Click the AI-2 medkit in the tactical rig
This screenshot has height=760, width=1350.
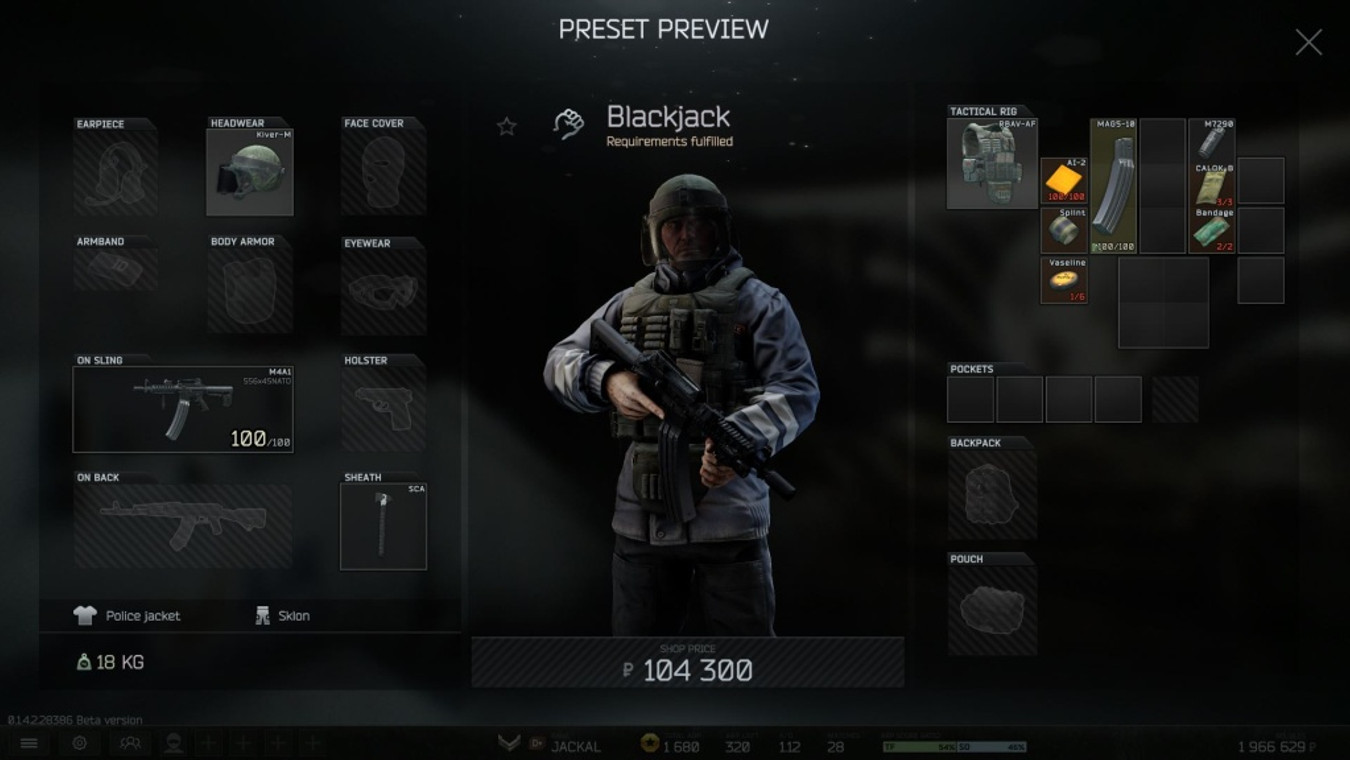point(1063,180)
